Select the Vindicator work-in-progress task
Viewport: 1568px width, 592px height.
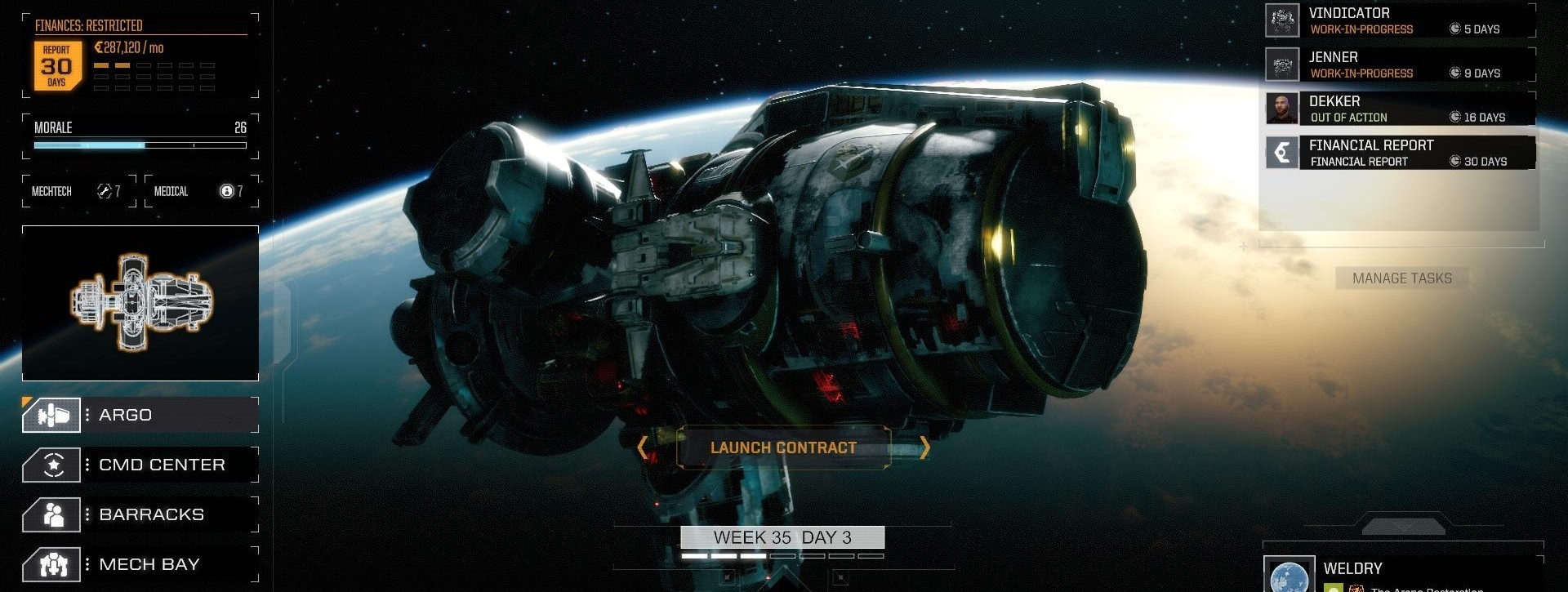1400,21
